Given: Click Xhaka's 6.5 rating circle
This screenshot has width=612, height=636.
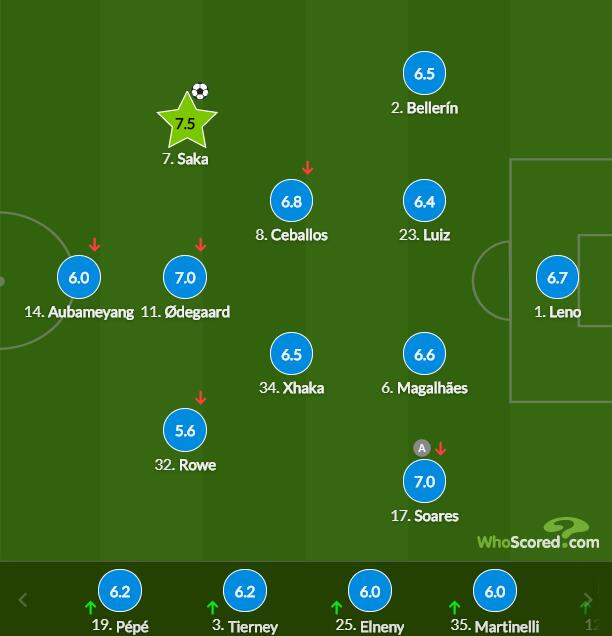Looking at the screenshot, I should click(x=291, y=355).
